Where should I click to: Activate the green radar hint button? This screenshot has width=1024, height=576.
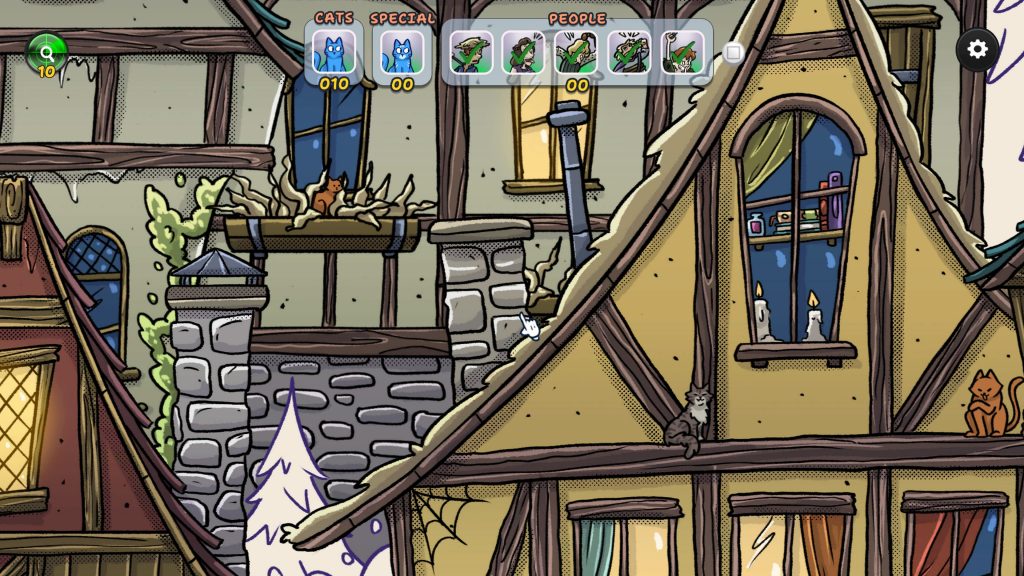point(46,51)
